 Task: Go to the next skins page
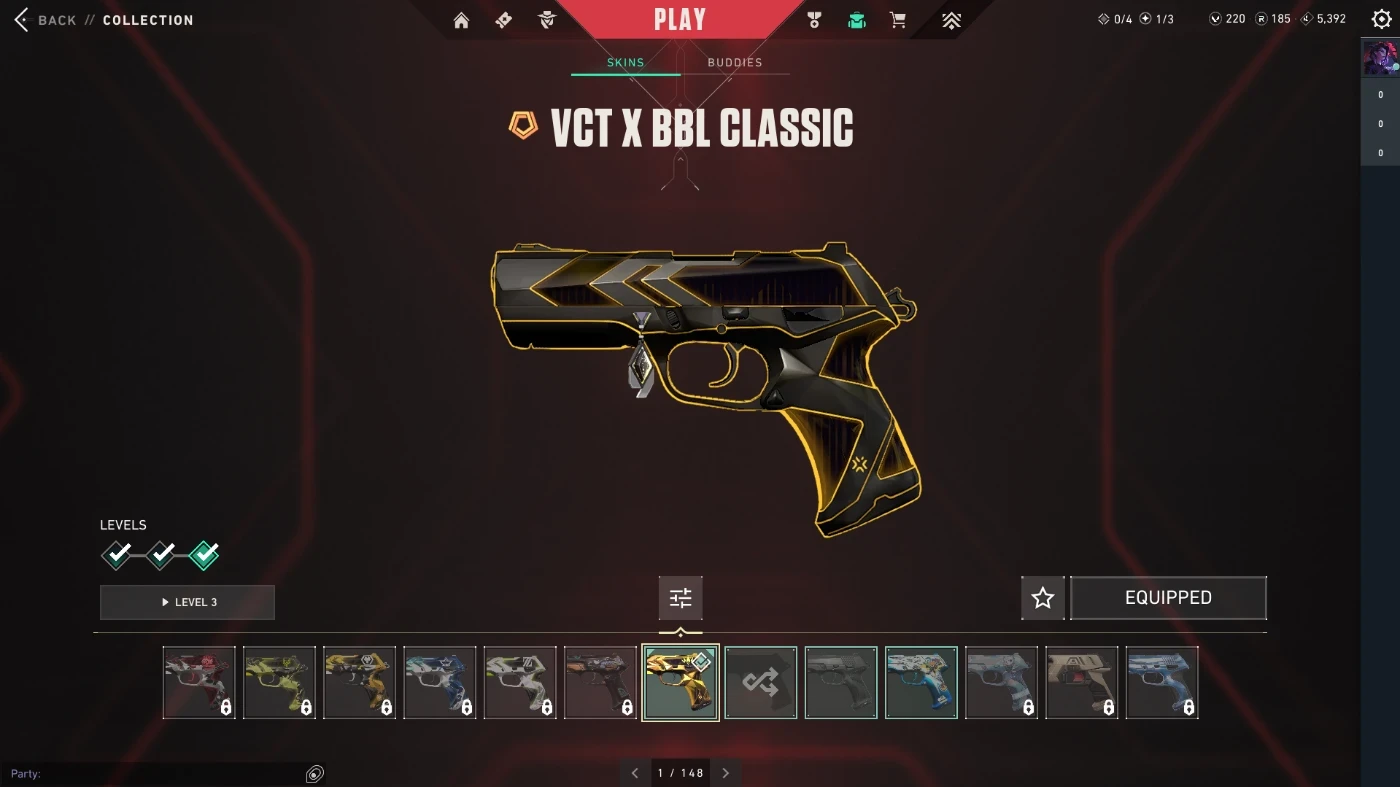pyautogui.click(x=726, y=773)
